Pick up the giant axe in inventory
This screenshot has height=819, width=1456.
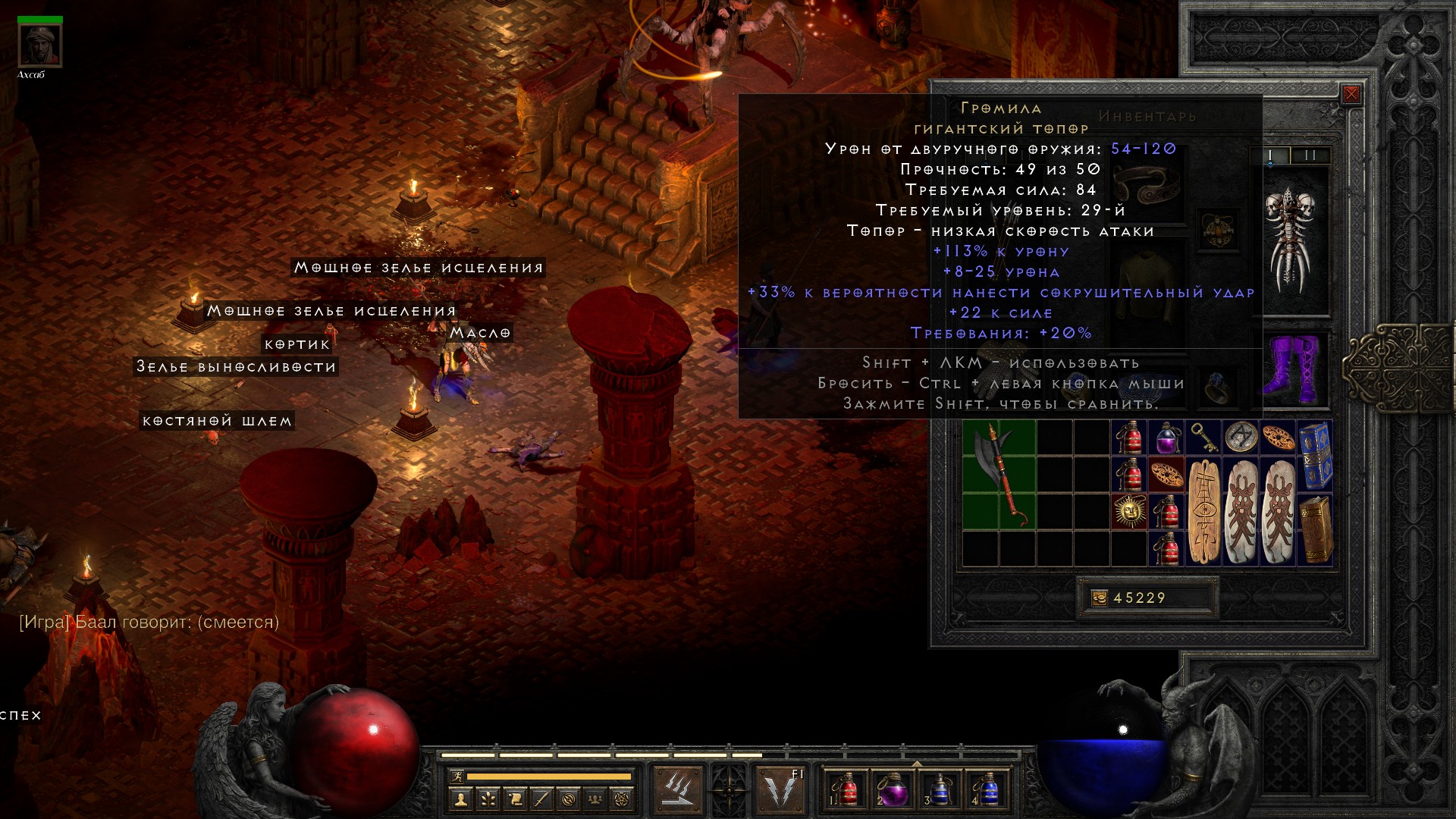(x=999, y=475)
